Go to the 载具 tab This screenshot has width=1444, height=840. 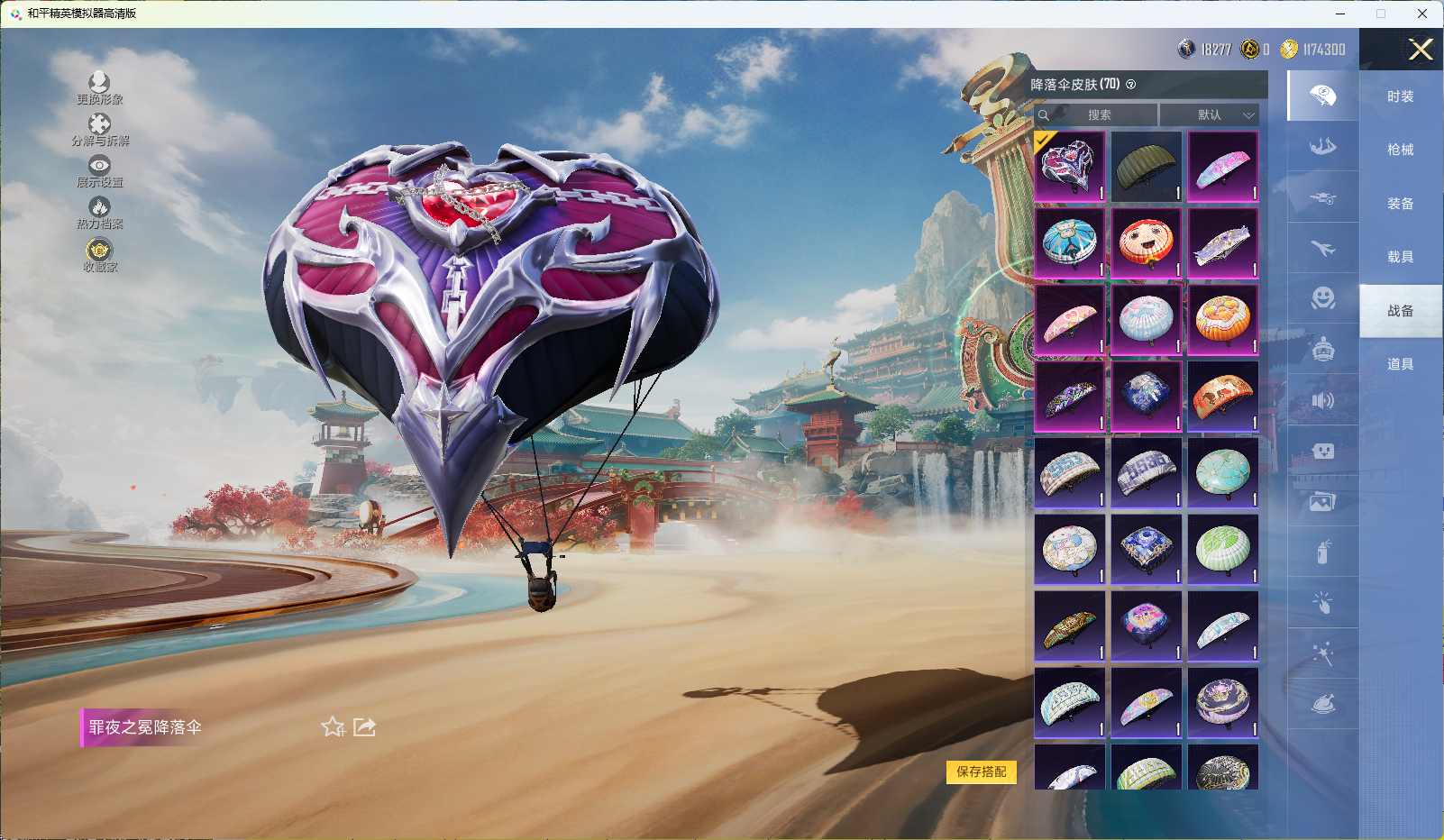(x=1400, y=257)
